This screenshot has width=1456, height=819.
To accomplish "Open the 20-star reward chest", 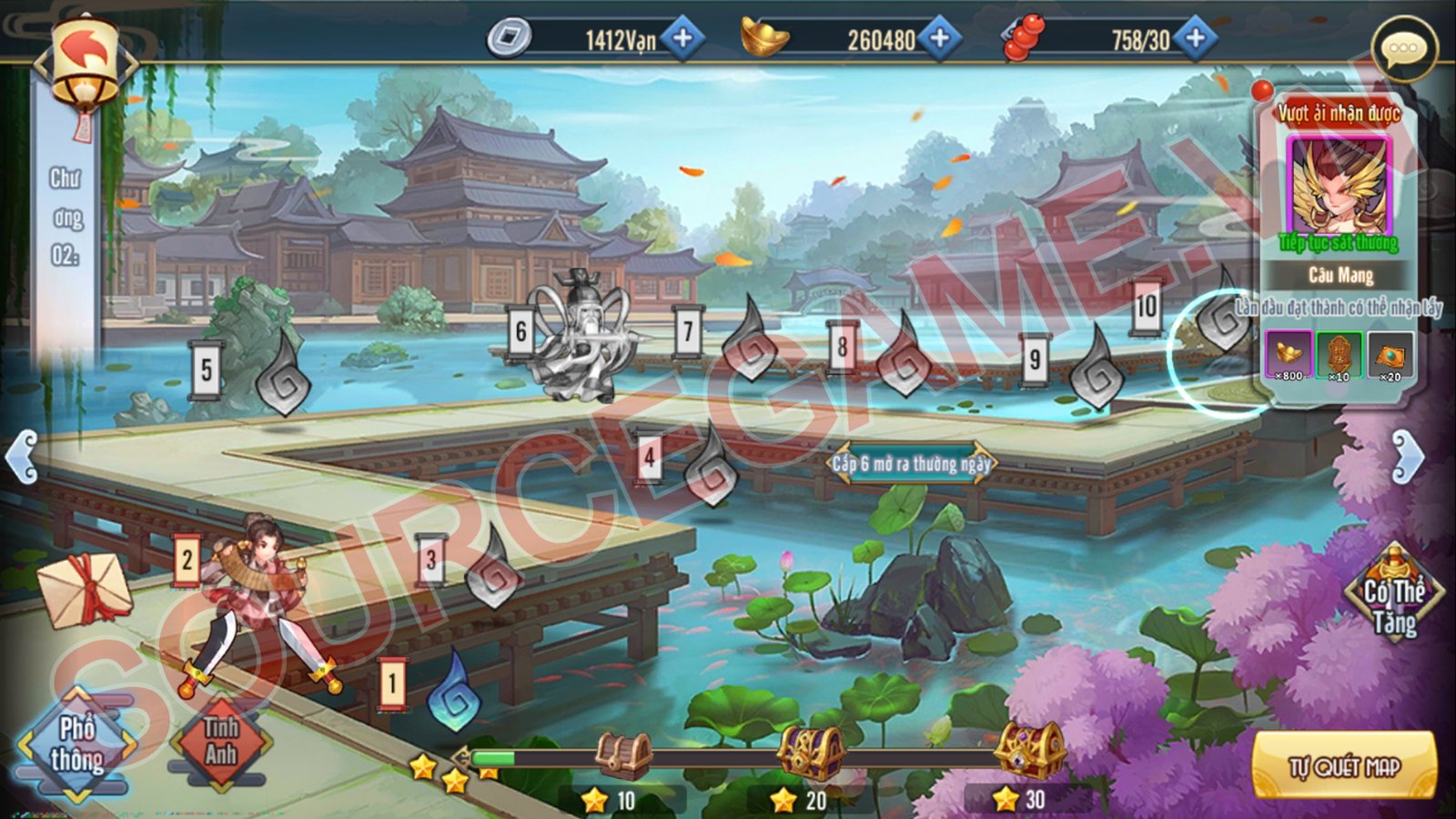I will [x=810, y=752].
